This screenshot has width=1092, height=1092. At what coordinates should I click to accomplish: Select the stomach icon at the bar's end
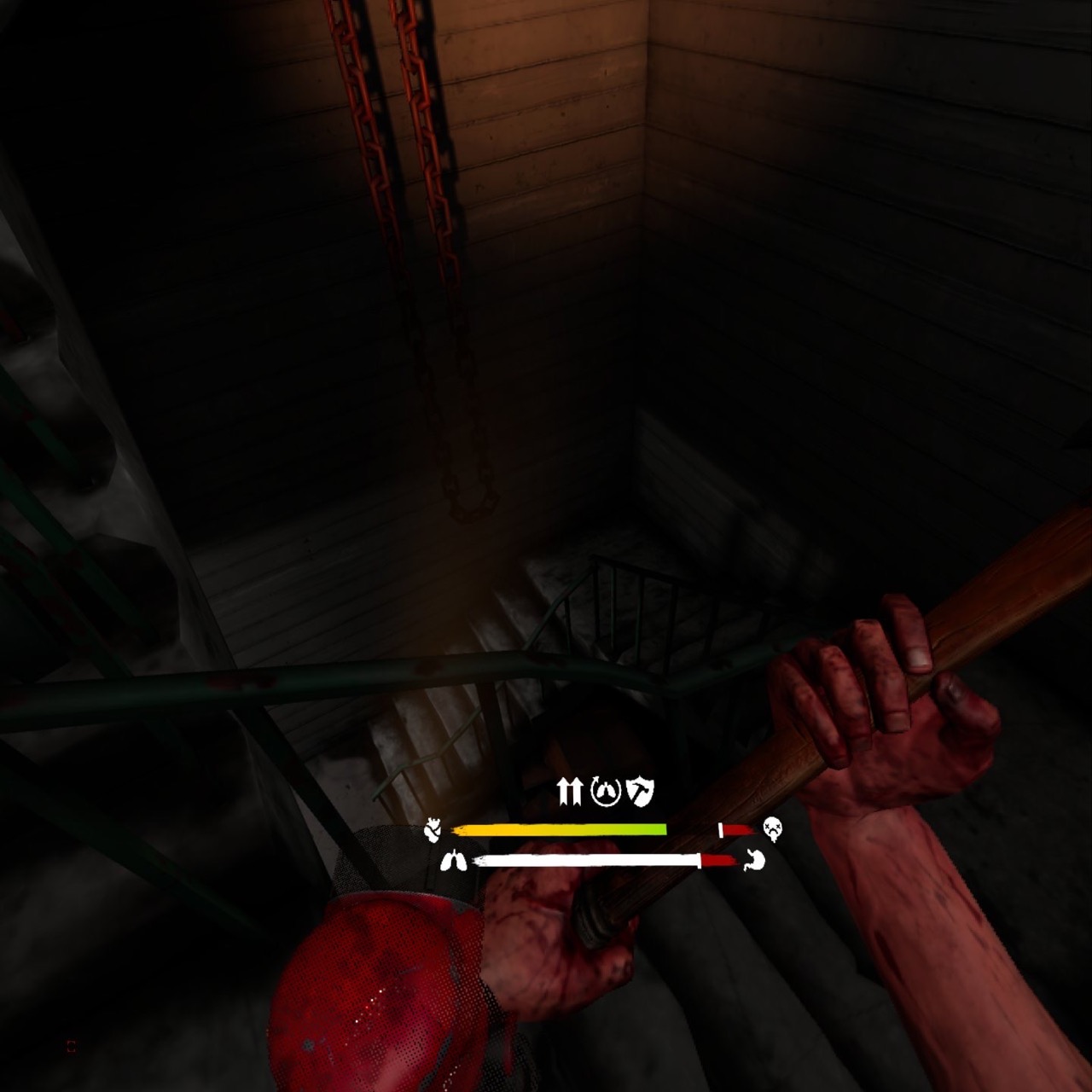point(755,861)
